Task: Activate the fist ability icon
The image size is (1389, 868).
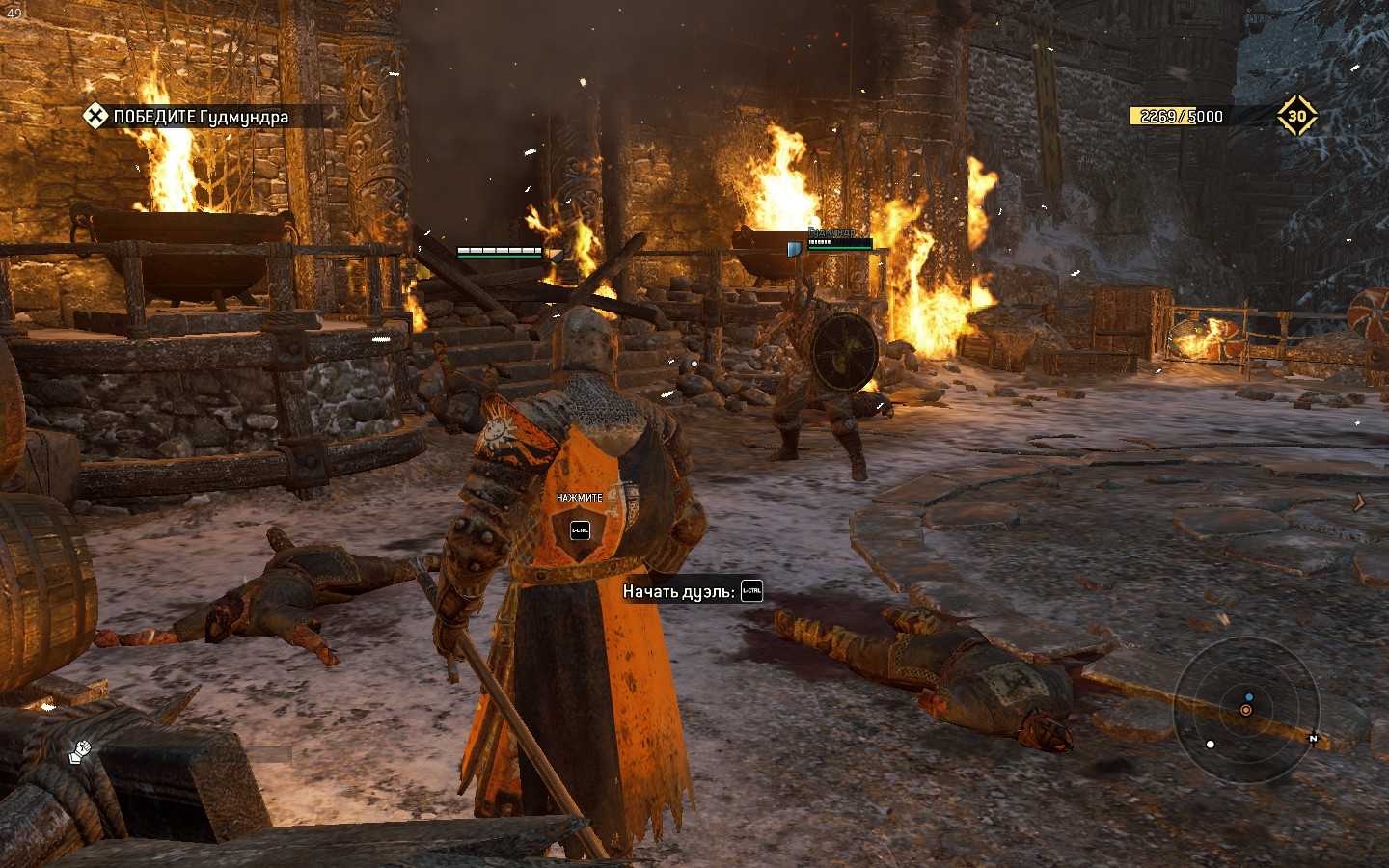Action: click(x=80, y=750)
